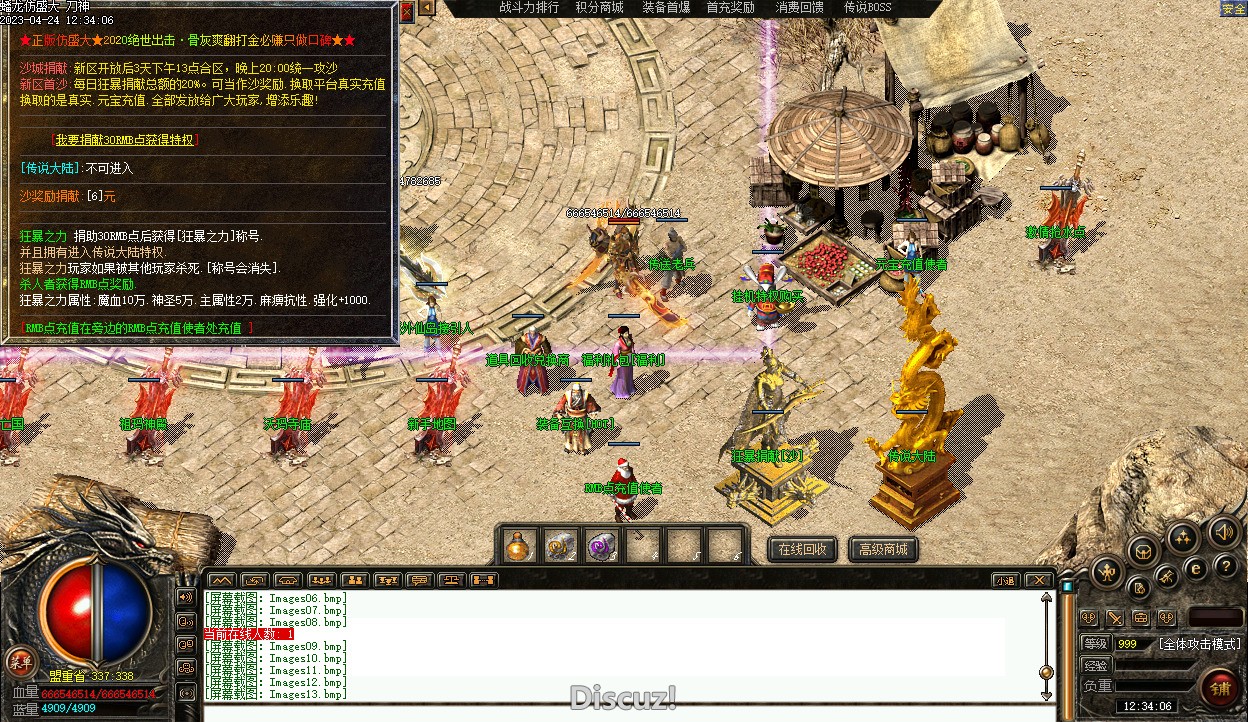1248x722 pixels.
Task: Toggle the speaker sound button
Action: pyautogui.click(x=1223, y=532)
